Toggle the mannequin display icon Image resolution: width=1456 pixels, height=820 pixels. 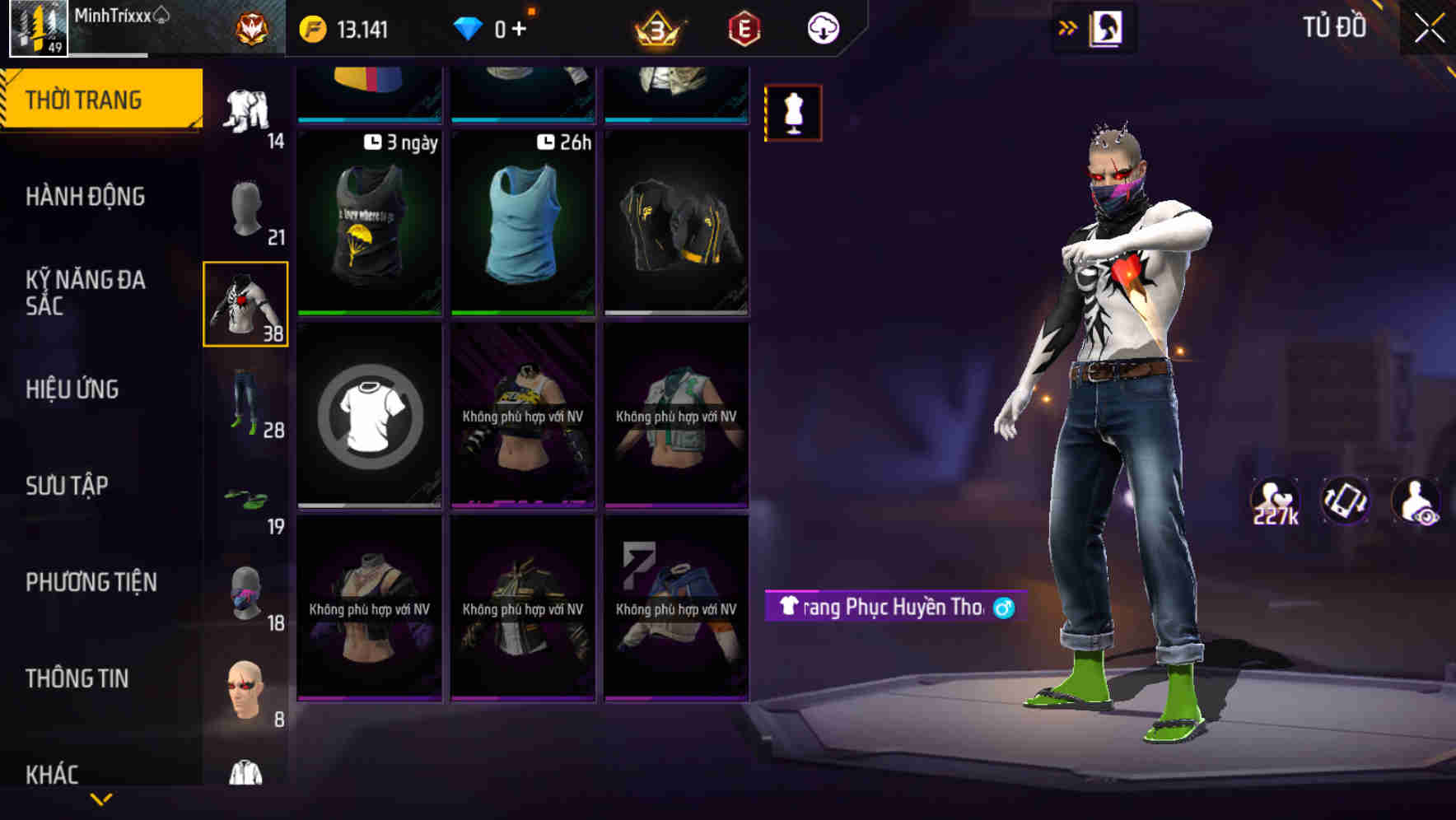pyautogui.click(x=793, y=112)
